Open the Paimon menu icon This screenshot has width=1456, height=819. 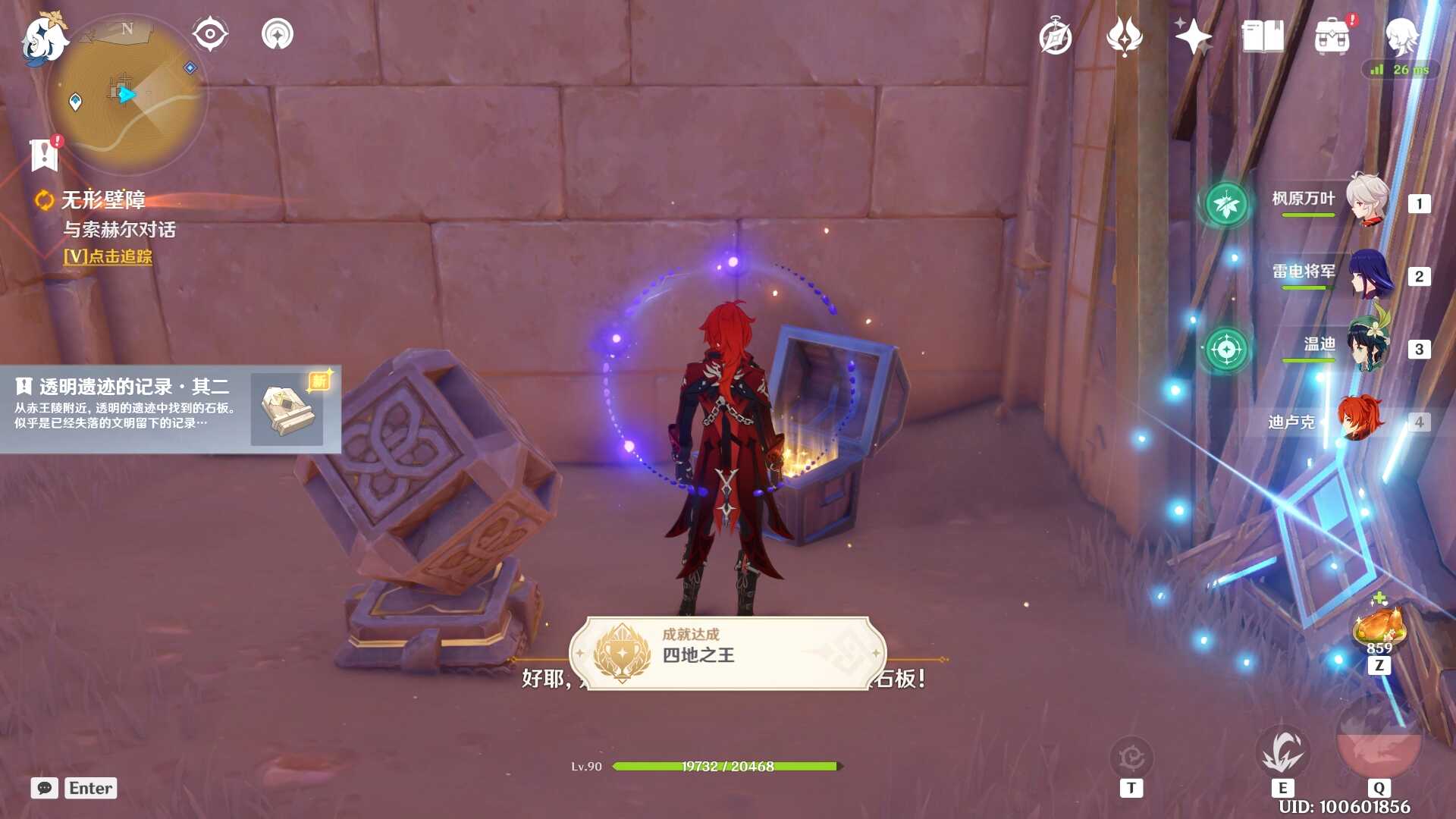44,38
